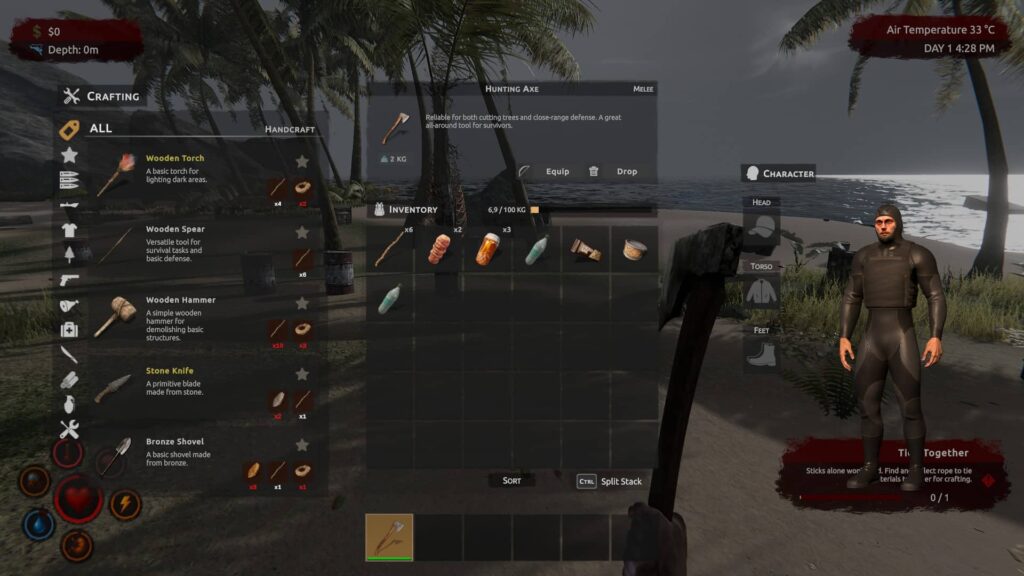Open the firearm crafting category

click(x=69, y=280)
